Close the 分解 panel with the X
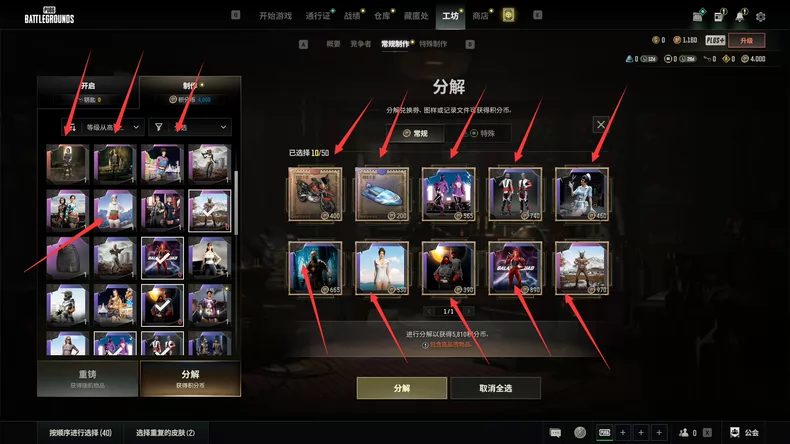The image size is (790, 444). pos(601,124)
